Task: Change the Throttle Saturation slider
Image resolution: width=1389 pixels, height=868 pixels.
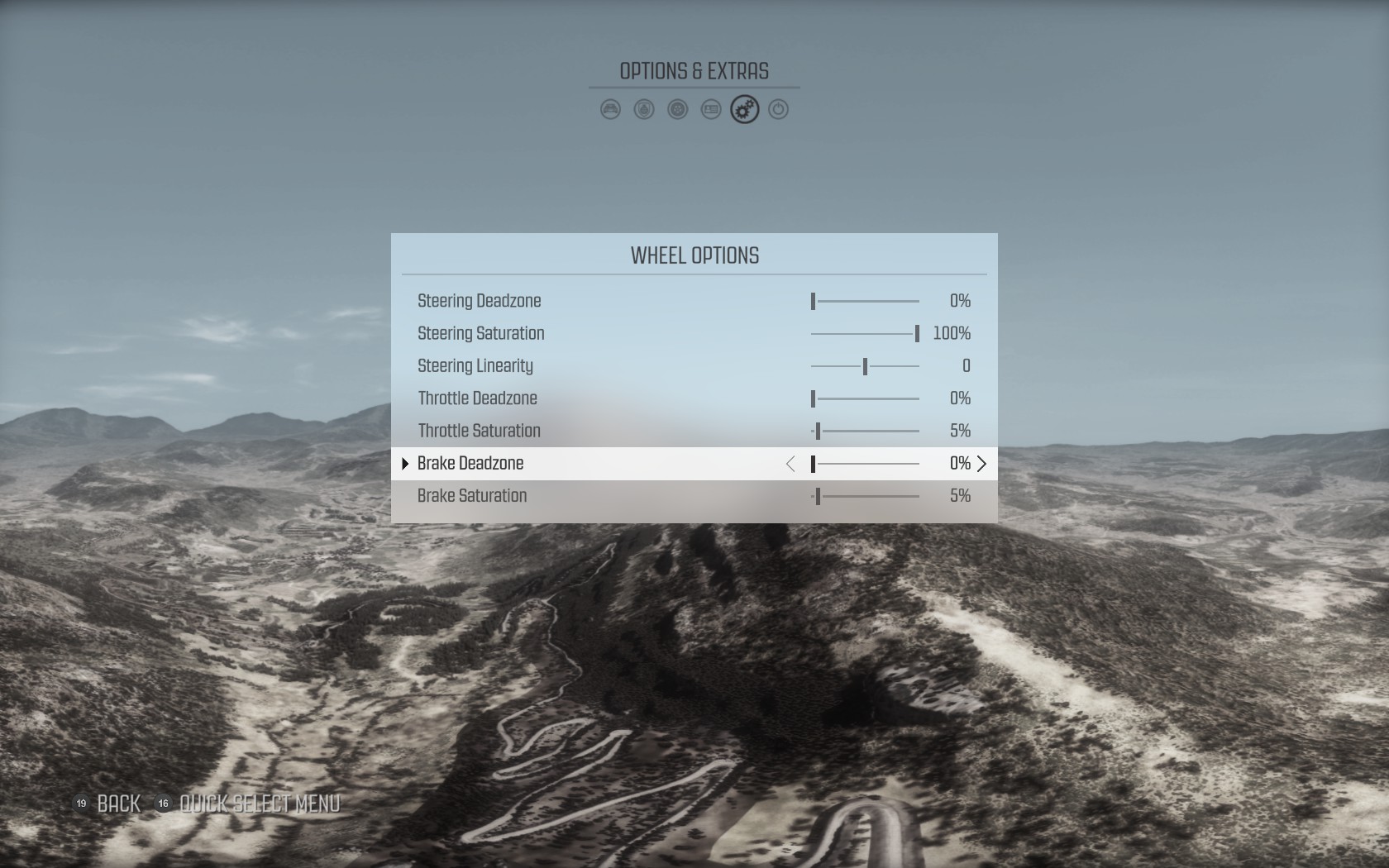Action: 865,431
